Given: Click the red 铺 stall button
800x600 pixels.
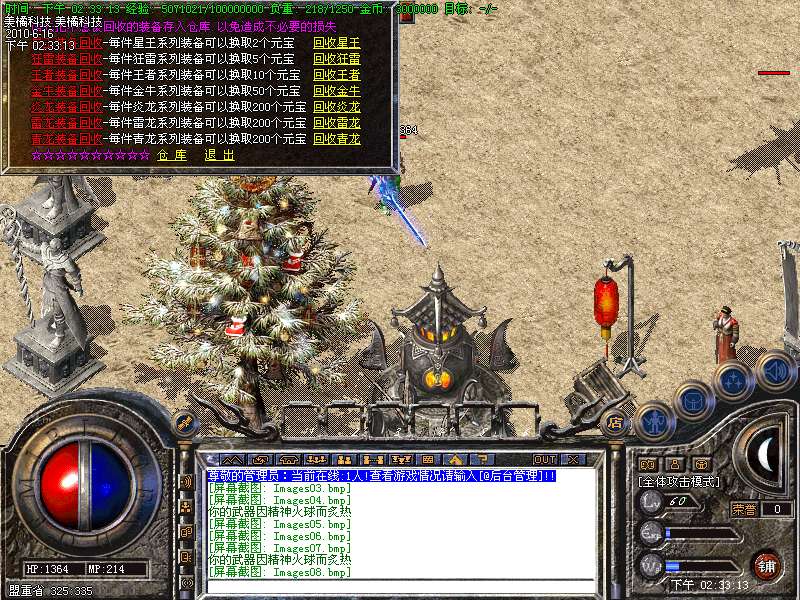Looking at the screenshot, I should pos(766,565).
